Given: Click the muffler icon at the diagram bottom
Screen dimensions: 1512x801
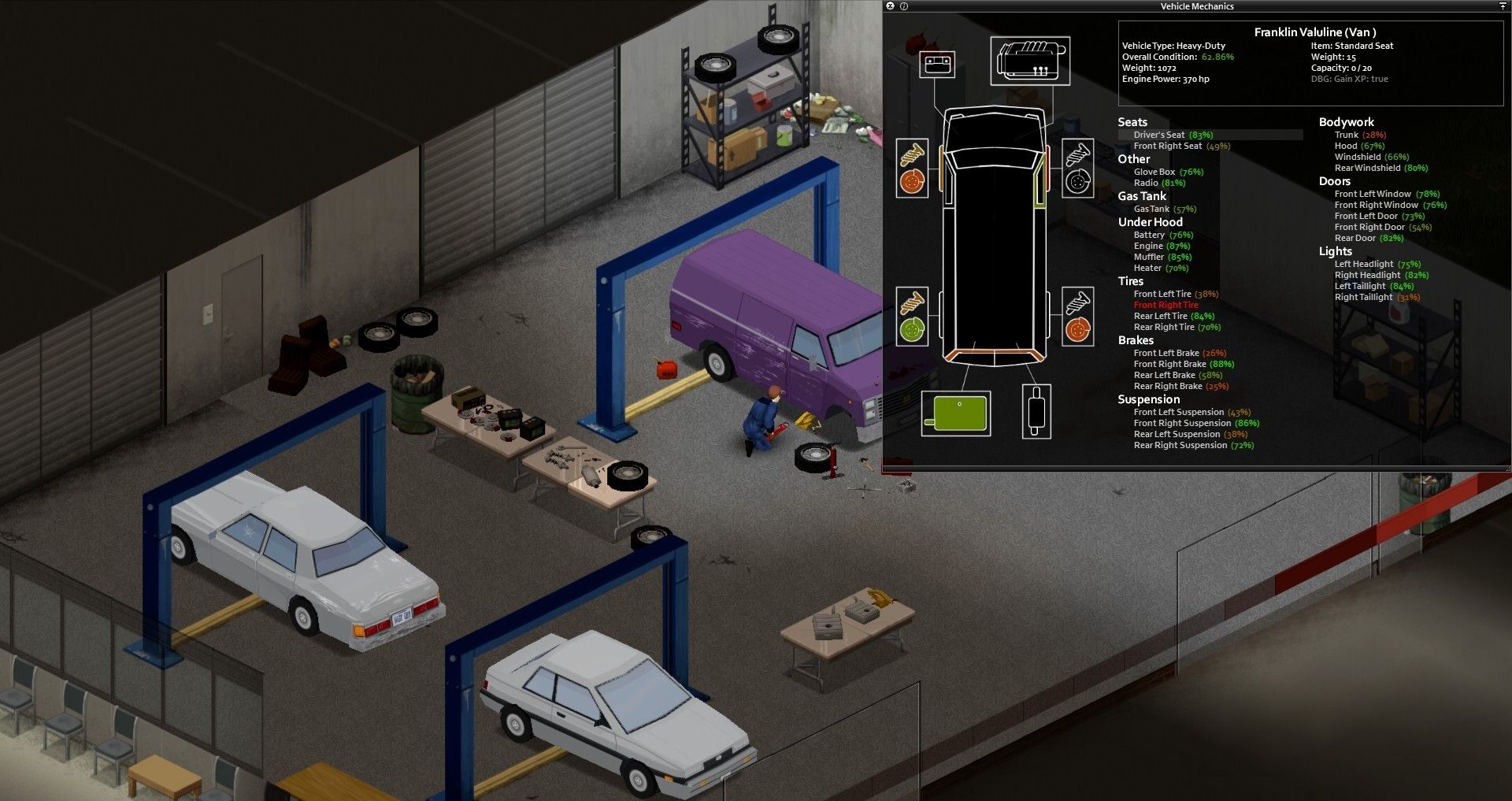Looking at the screenshot, I should (1036, 410).
